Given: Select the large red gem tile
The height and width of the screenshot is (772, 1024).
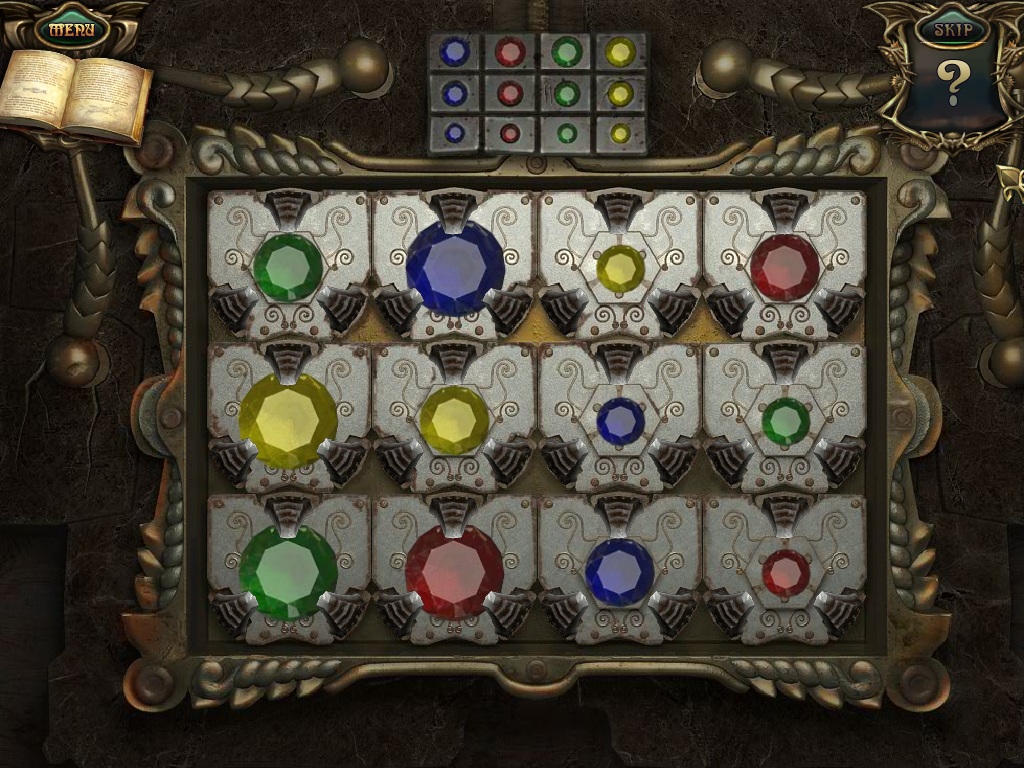Looking at the screenshot, I should [x=454, y=573].
